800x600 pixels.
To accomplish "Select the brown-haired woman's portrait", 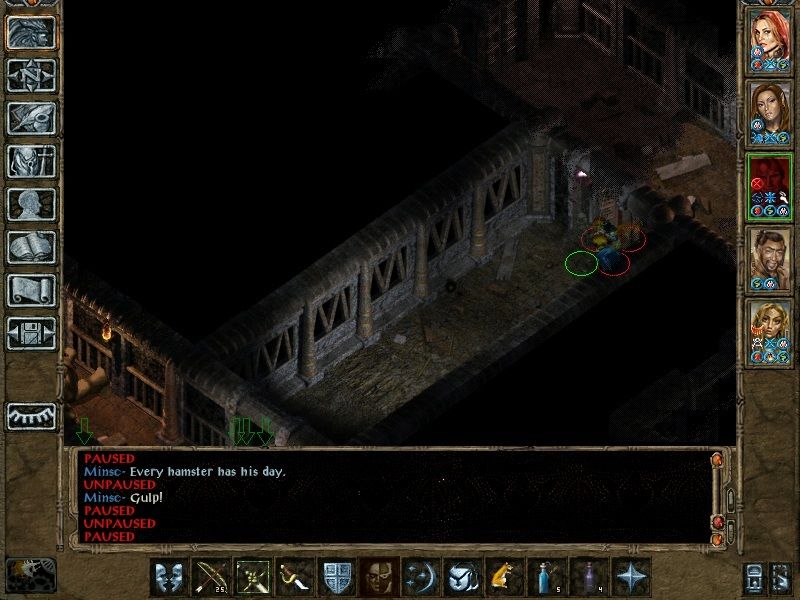I will click(770, 108).
